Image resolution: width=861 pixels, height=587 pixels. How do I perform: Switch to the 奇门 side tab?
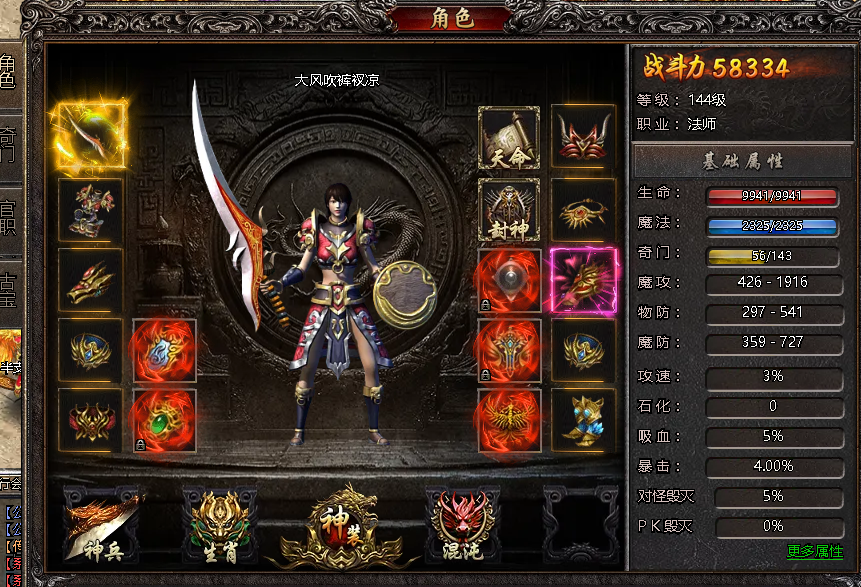(8, 144)
